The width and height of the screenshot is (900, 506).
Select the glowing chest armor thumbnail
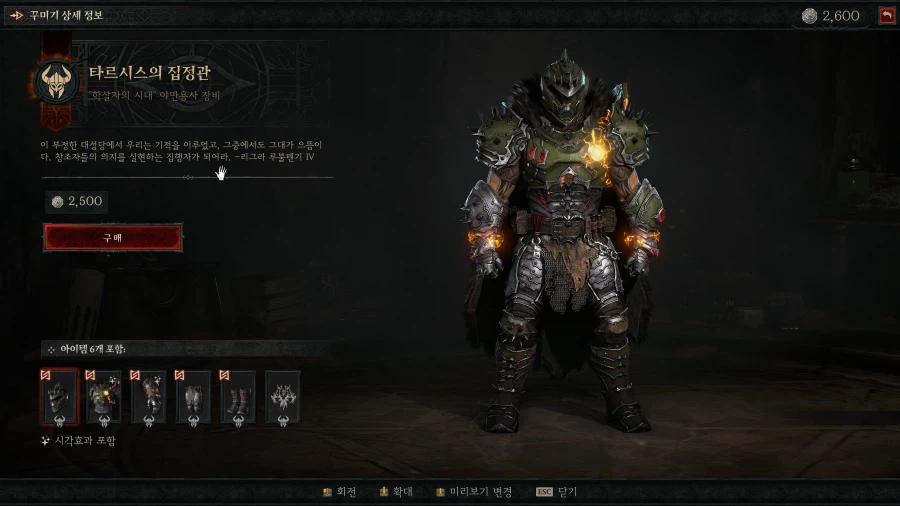coord(104,397)
